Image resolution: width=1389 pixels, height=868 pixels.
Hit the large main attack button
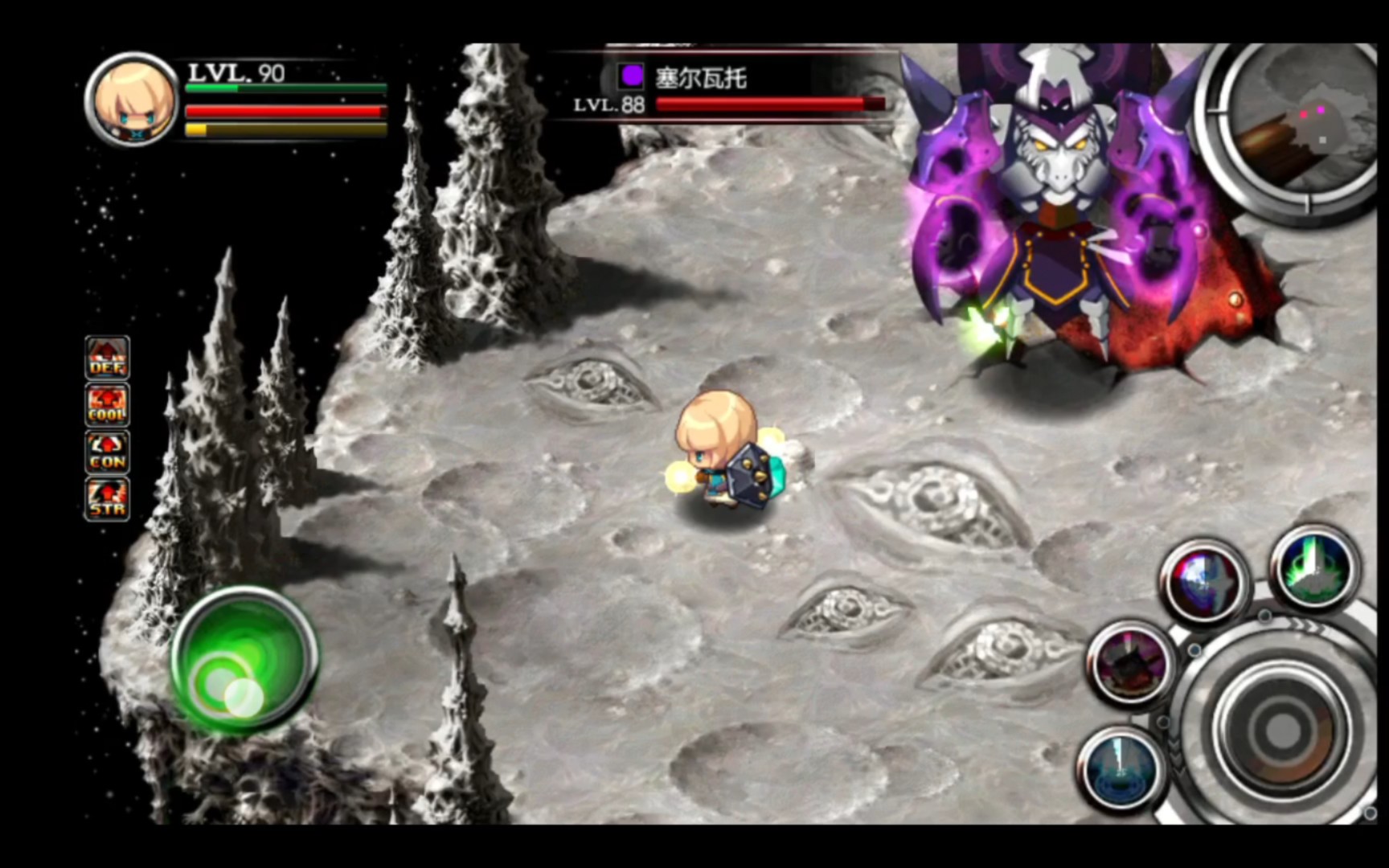pos(1280,730)
